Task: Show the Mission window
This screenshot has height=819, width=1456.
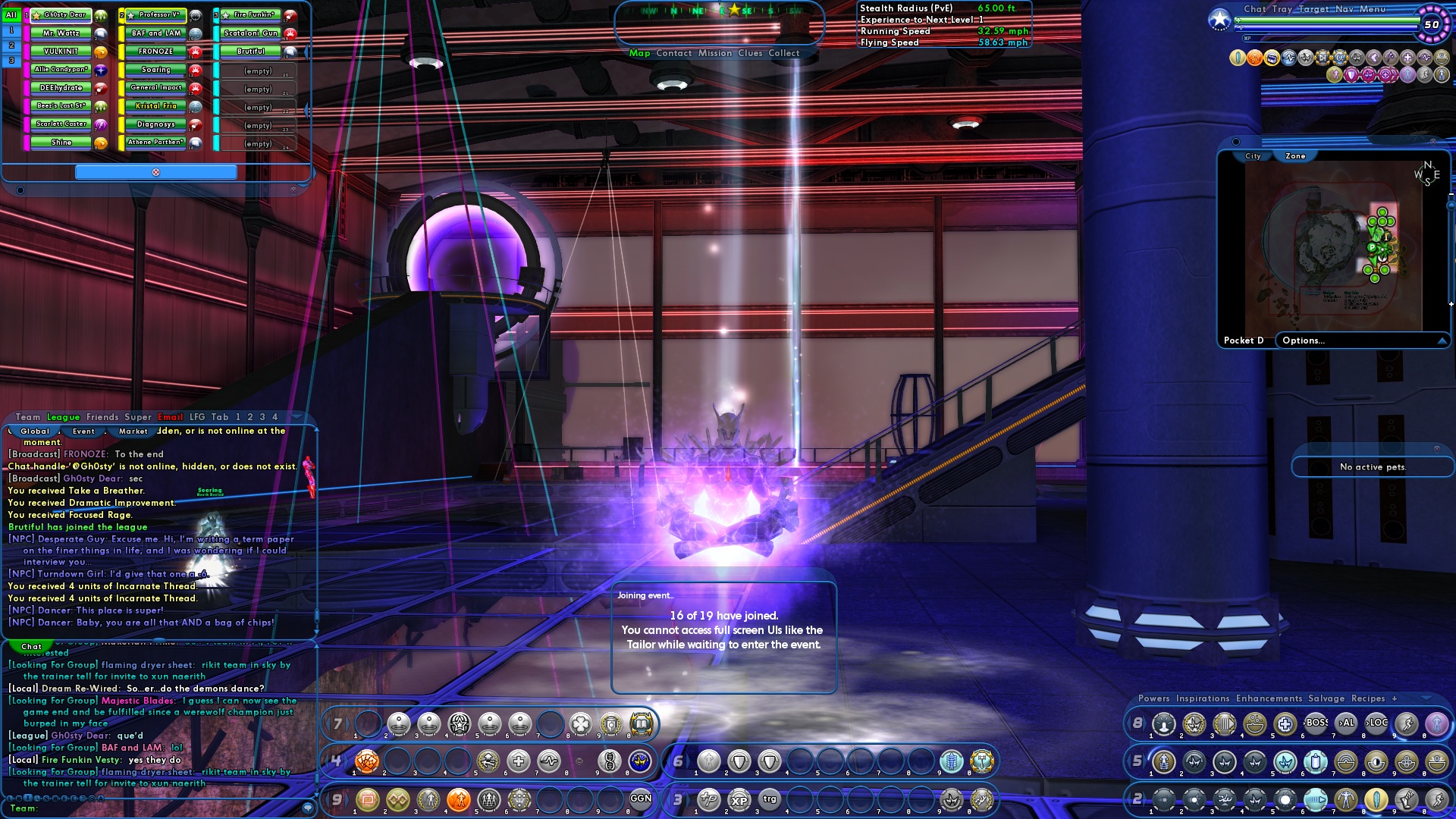Action: [x=715, y=53]
